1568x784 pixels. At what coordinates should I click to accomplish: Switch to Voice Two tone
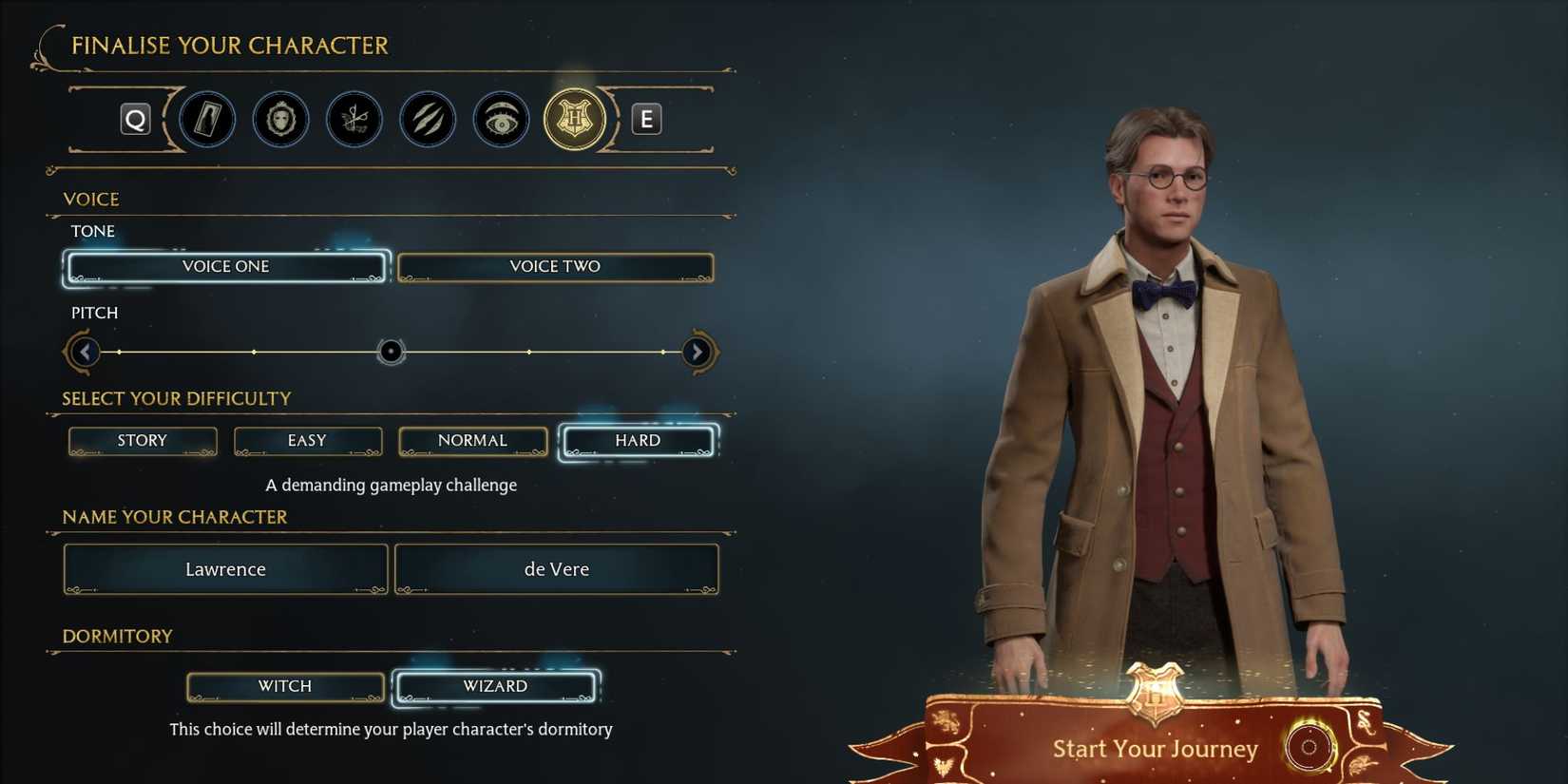point(555,266)
